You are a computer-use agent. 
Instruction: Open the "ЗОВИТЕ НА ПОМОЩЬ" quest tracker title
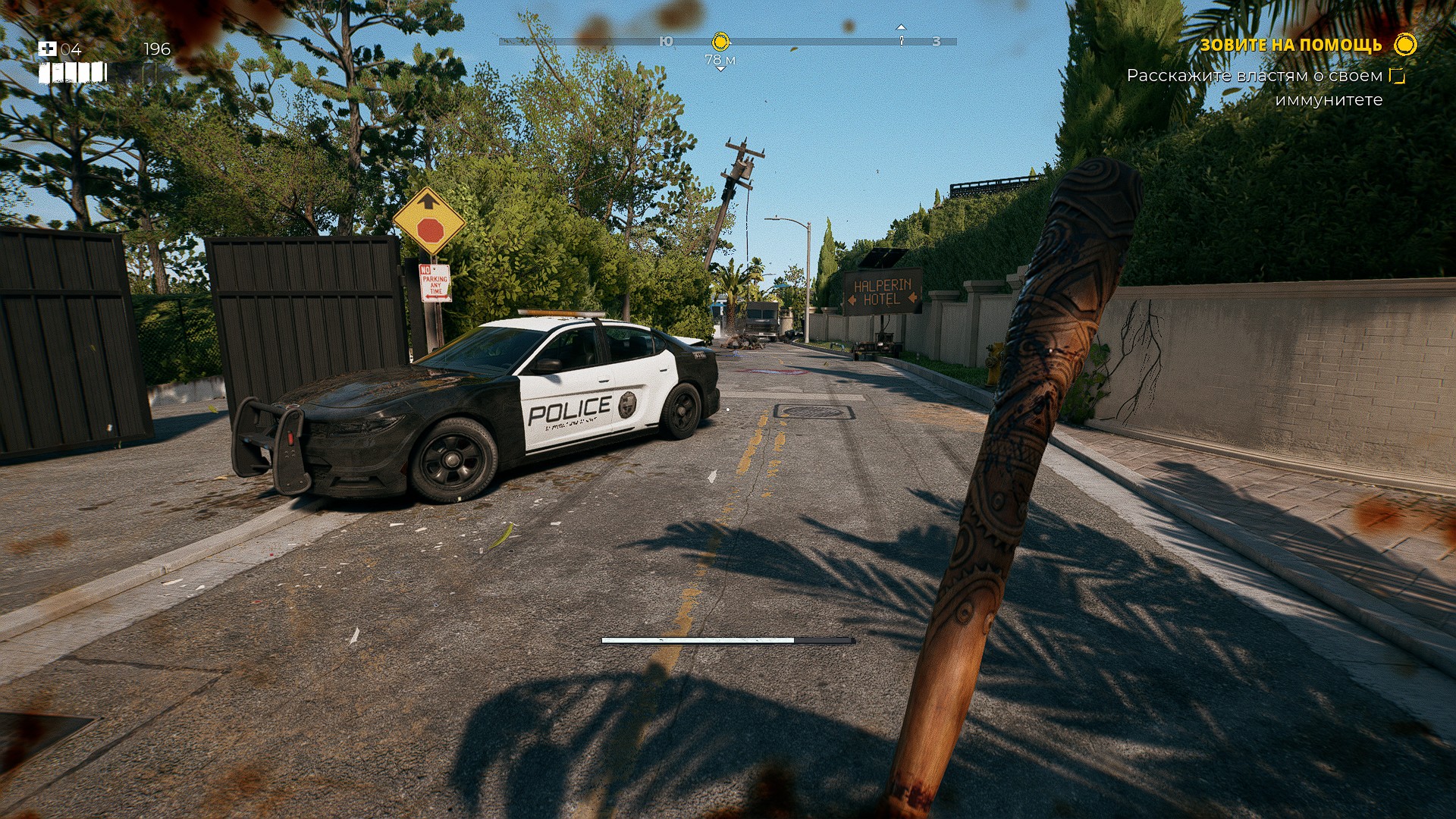tap(1291, 45)
